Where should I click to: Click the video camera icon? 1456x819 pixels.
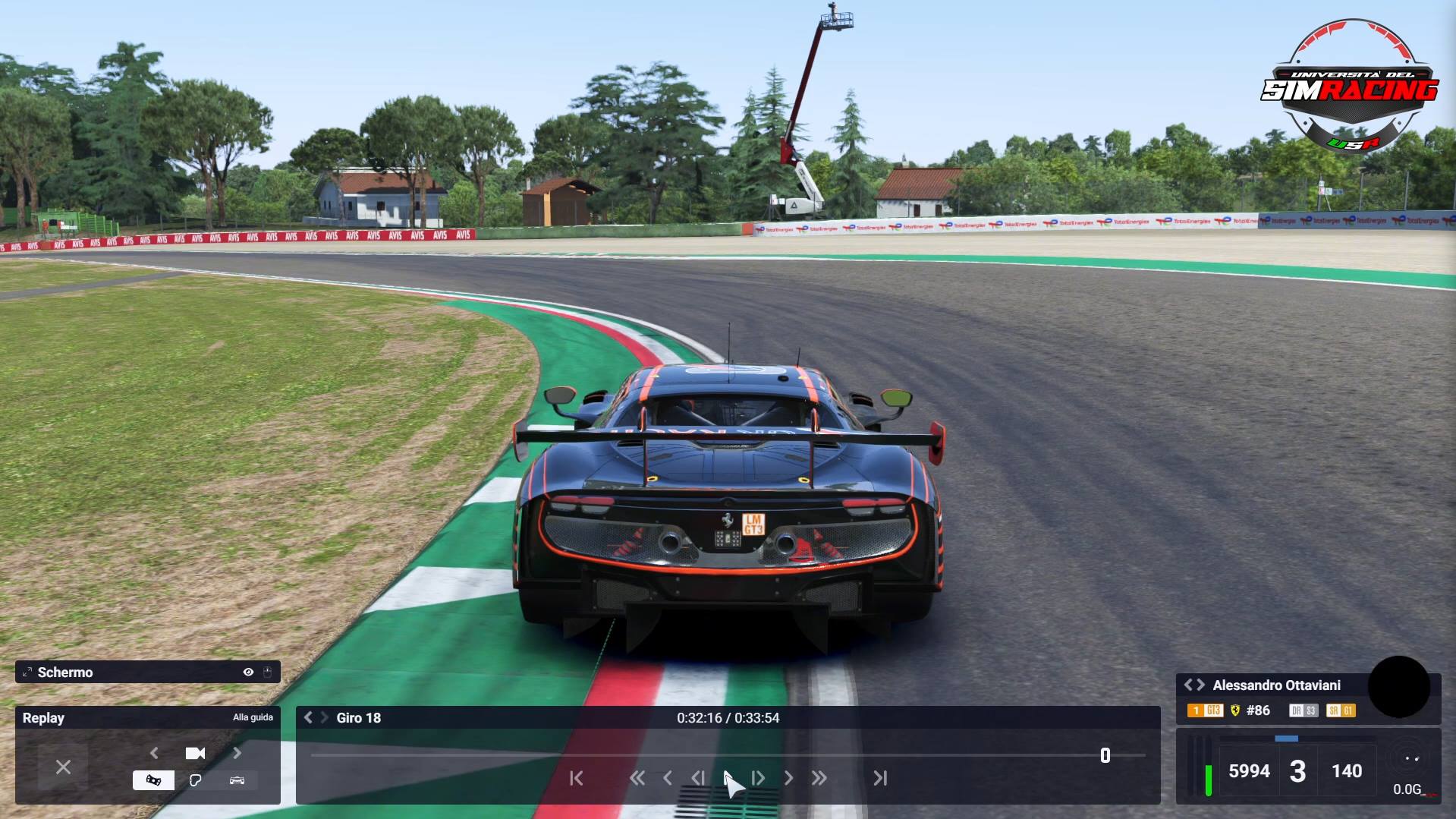[x=195, y=753]
